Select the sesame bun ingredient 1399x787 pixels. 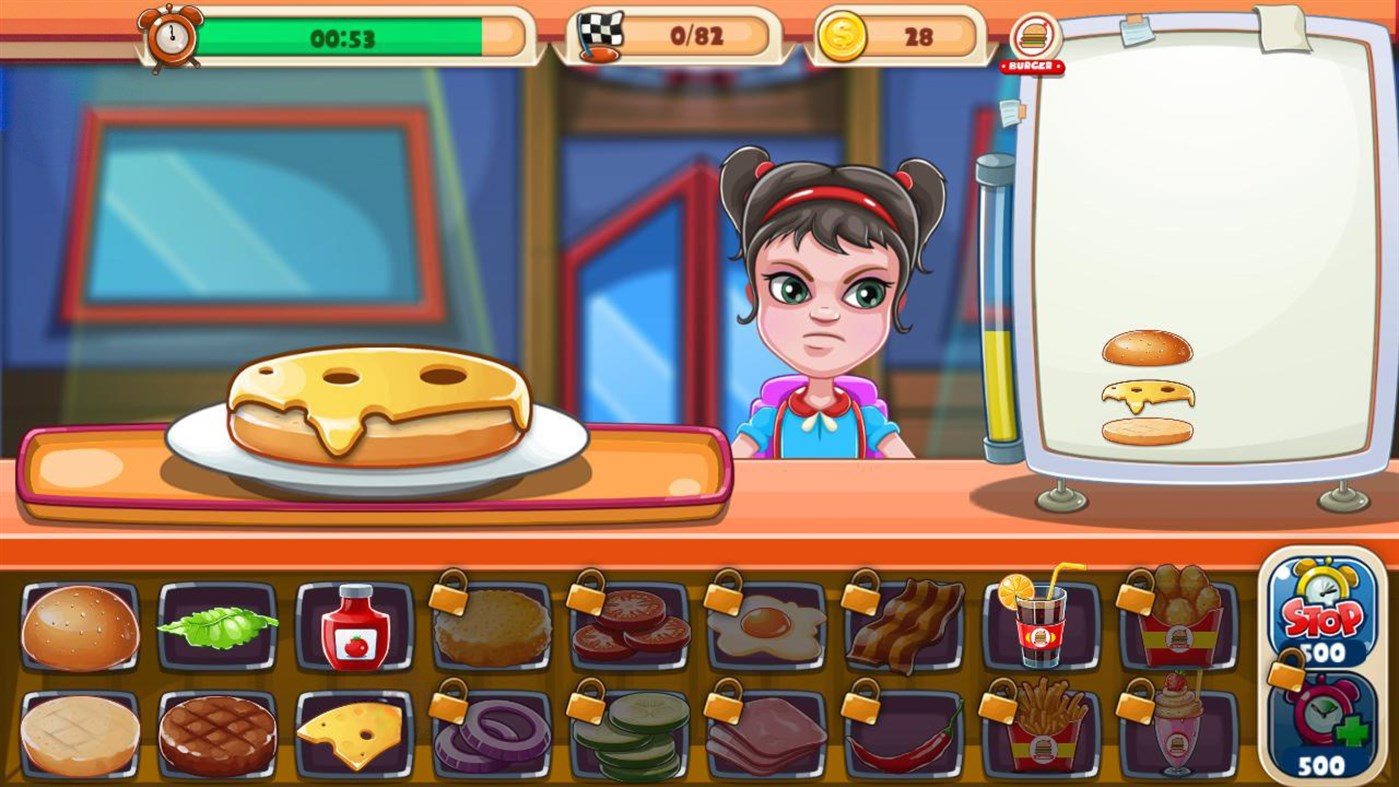79,628
